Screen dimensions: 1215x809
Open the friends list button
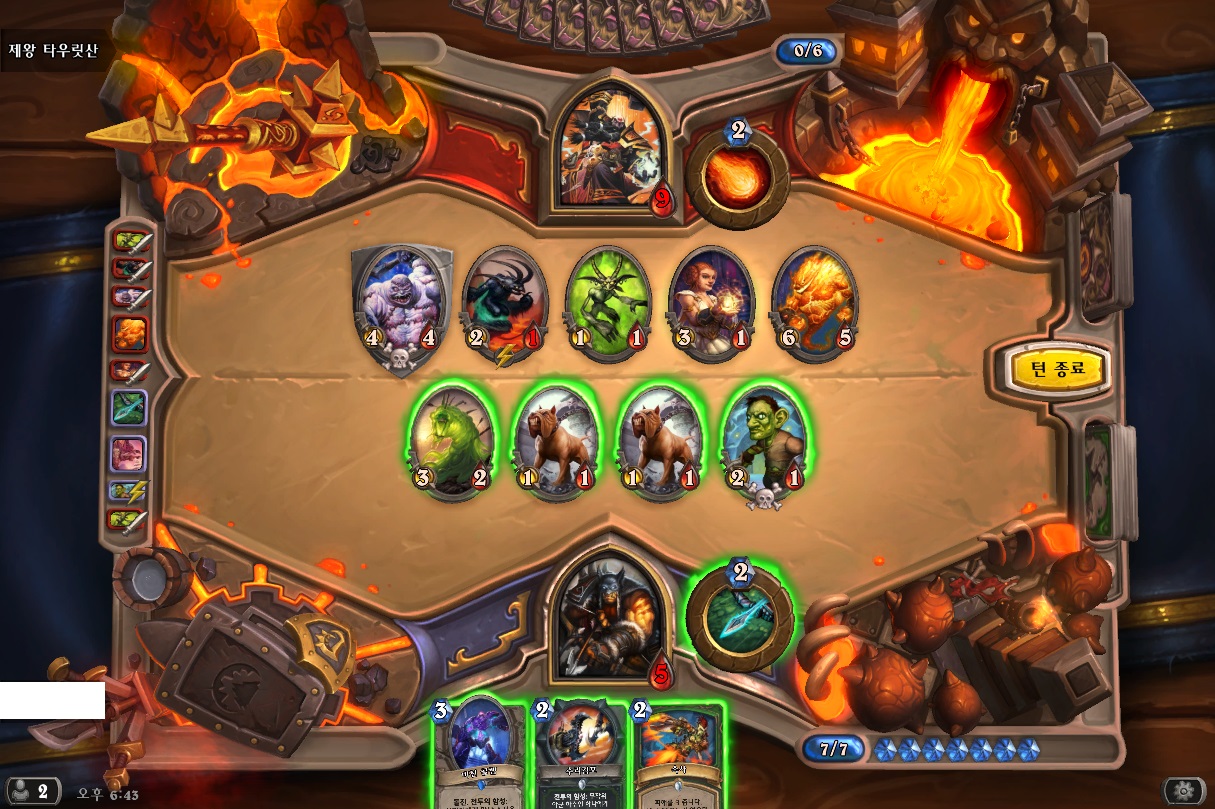point(30,791)
